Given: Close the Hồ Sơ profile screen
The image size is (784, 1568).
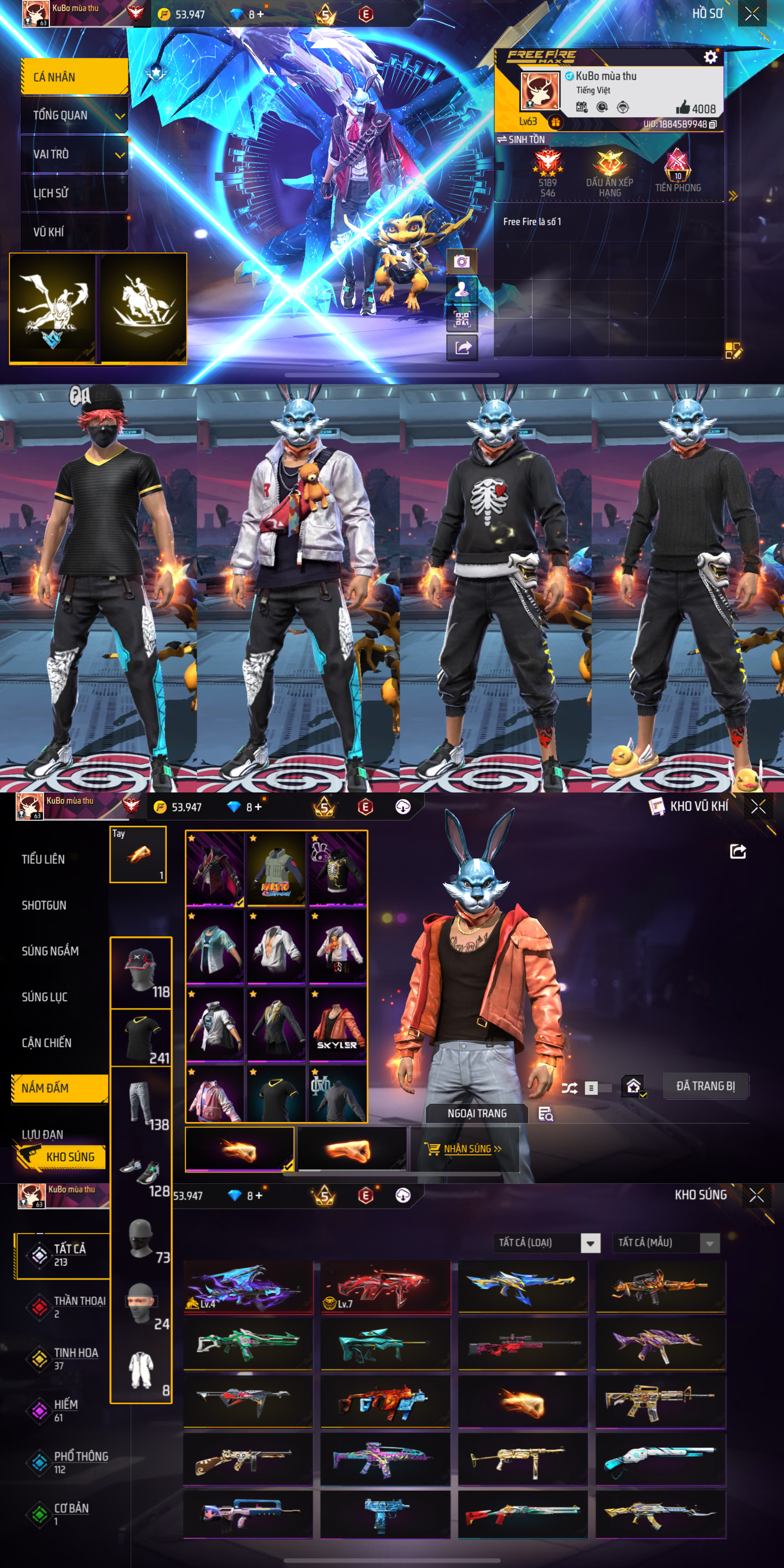Looking at the screenshot, I should point(752,13).
